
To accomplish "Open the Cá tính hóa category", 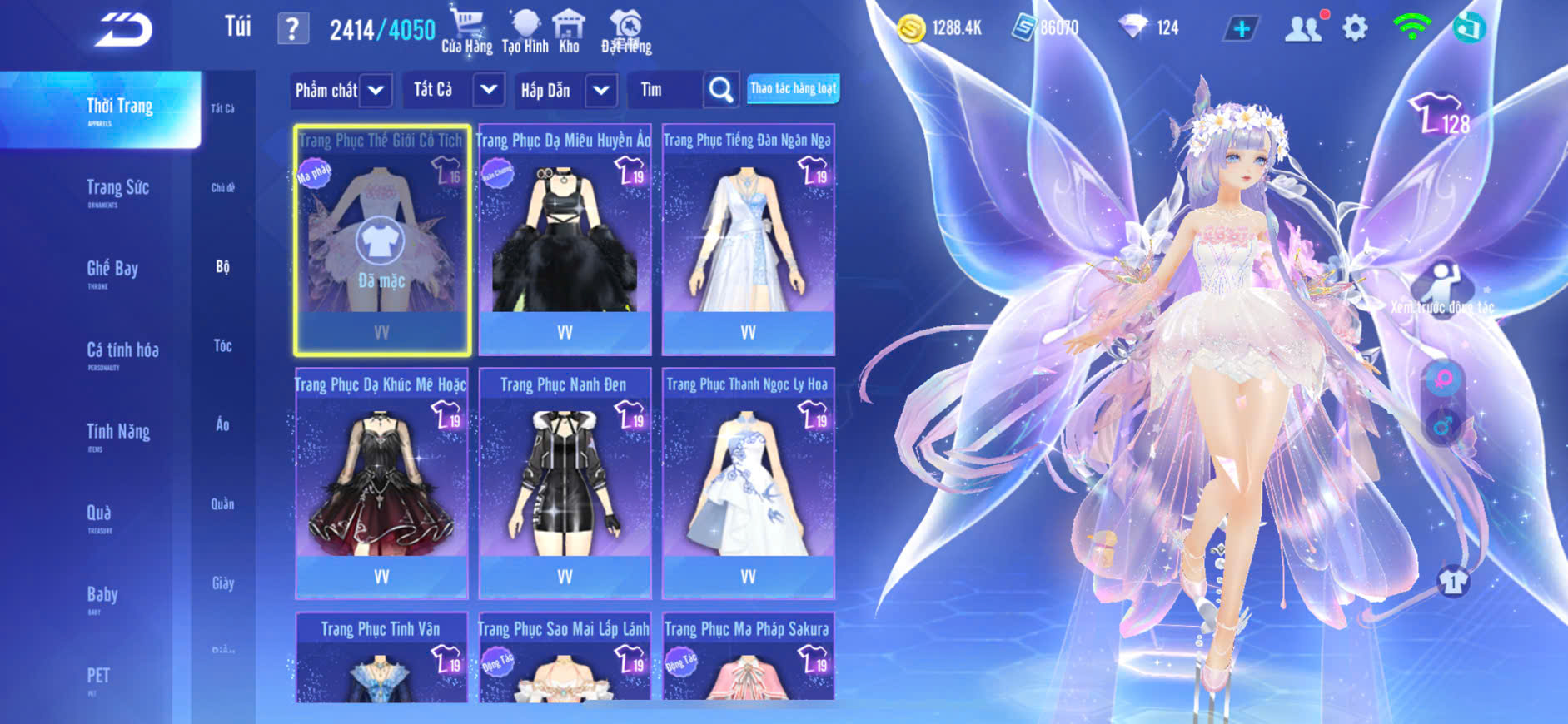I will tap(122, 350).
